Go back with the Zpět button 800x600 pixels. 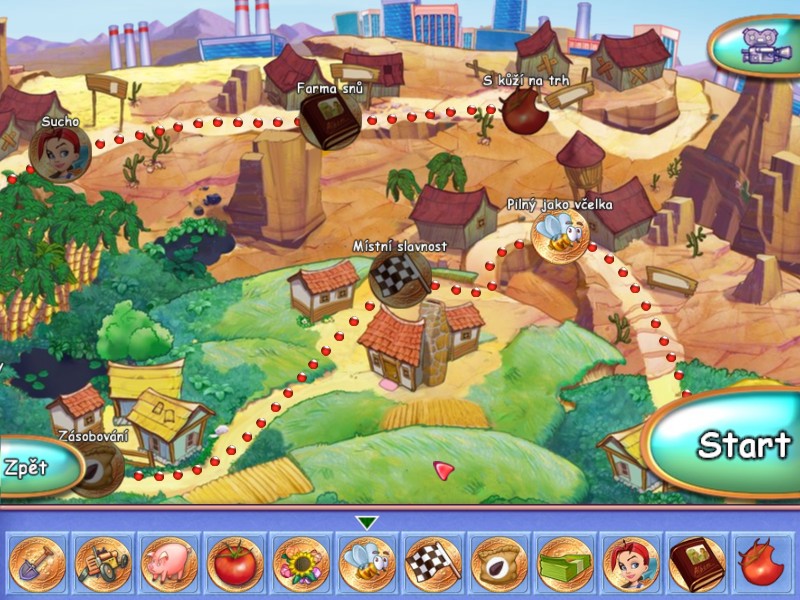tap(35, 467)
